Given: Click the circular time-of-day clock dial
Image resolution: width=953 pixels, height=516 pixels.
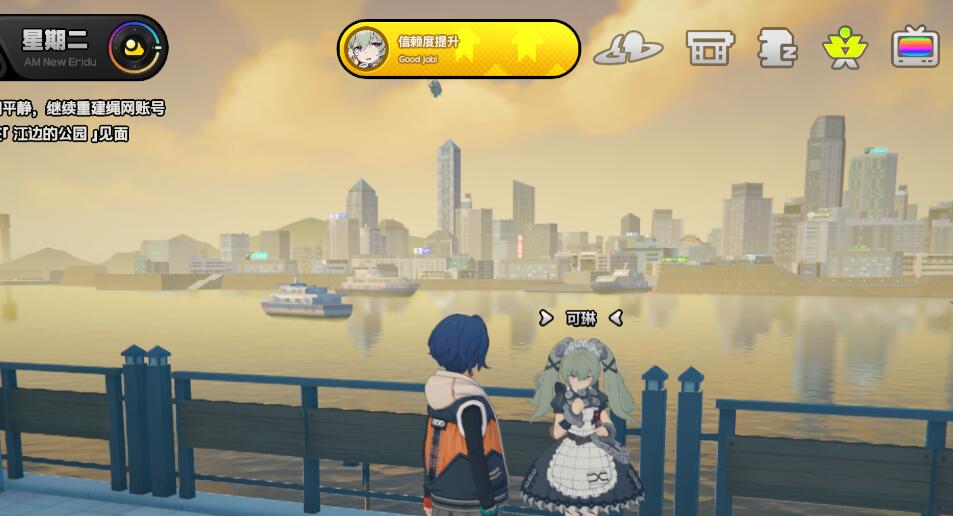Looking at the screenshot, I should [135, 47].
